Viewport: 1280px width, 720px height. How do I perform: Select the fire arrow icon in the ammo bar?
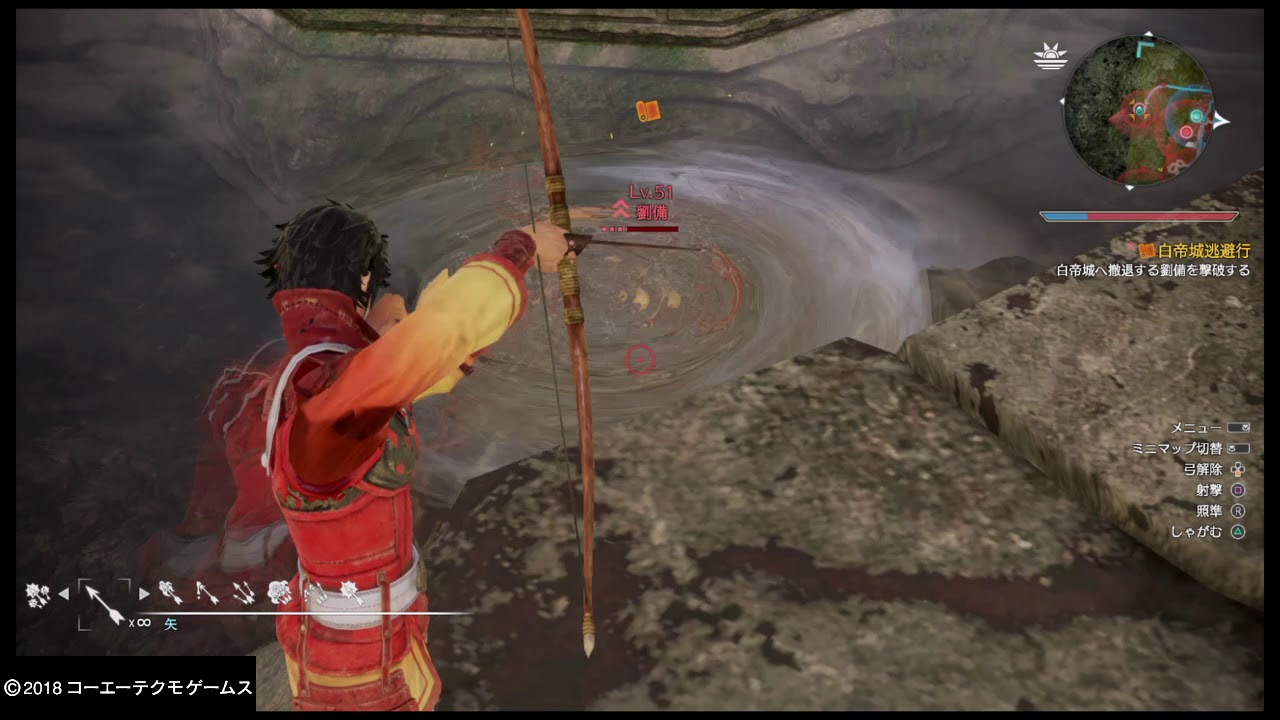[172, 592]
